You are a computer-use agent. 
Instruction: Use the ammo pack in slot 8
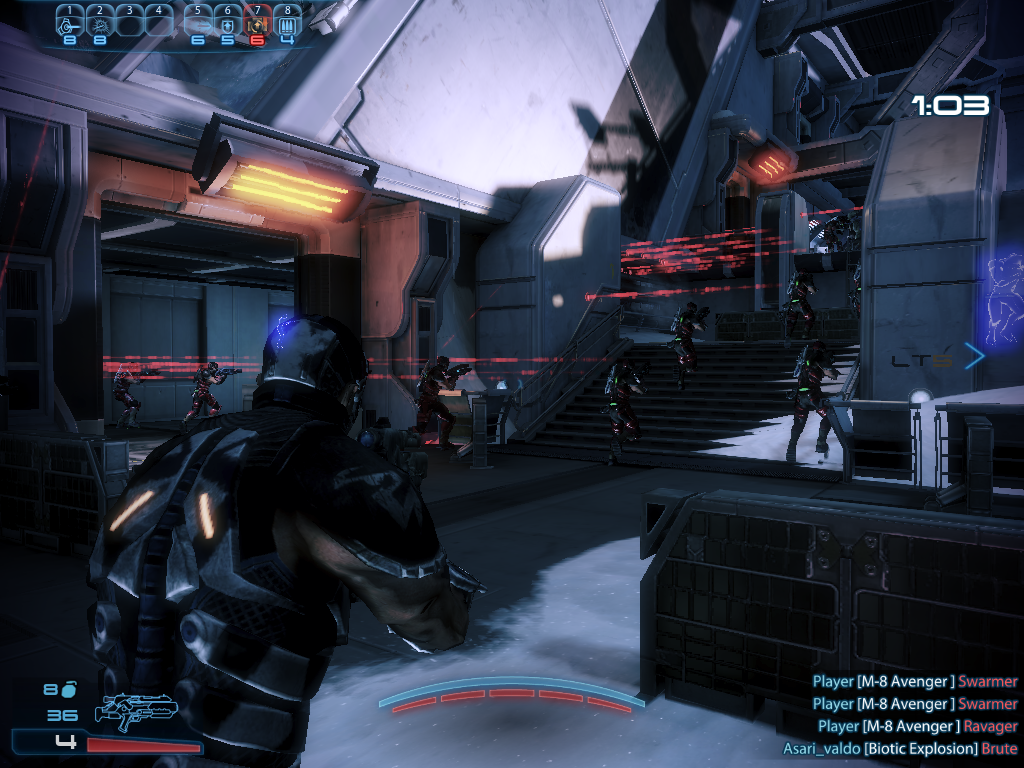click(288, 21)
